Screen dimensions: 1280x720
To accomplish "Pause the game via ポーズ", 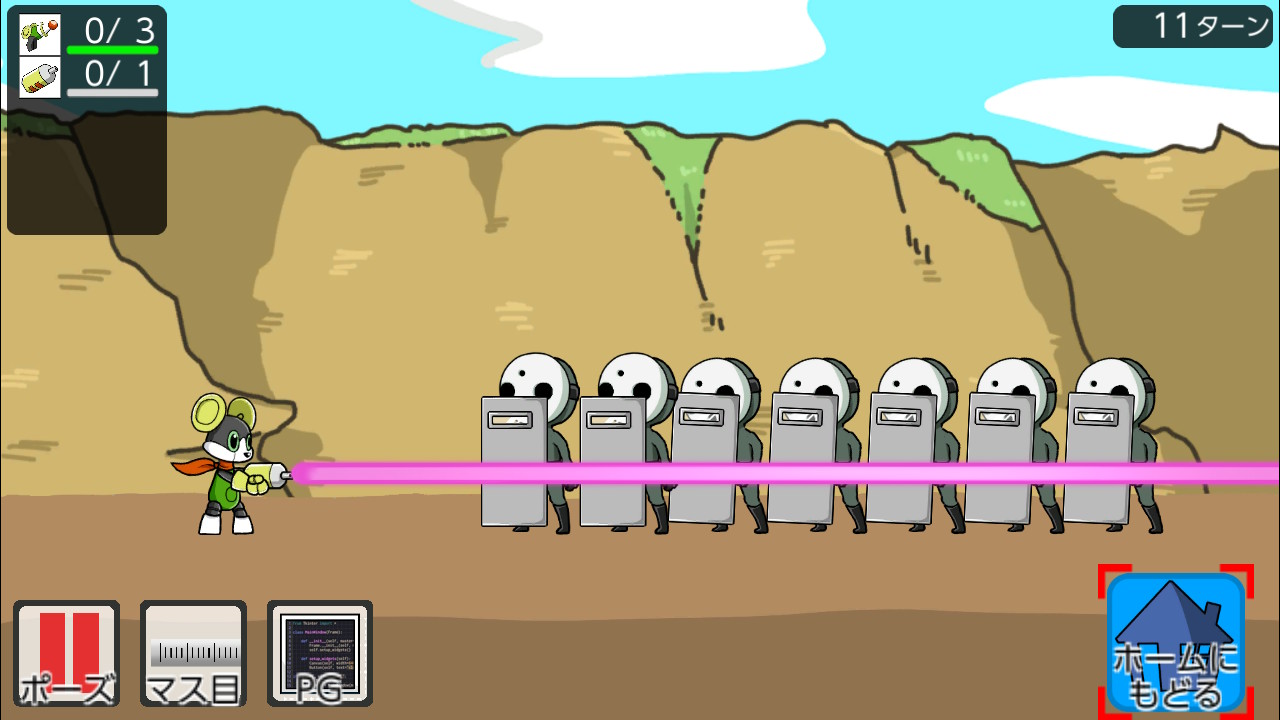I will (65, 655).
